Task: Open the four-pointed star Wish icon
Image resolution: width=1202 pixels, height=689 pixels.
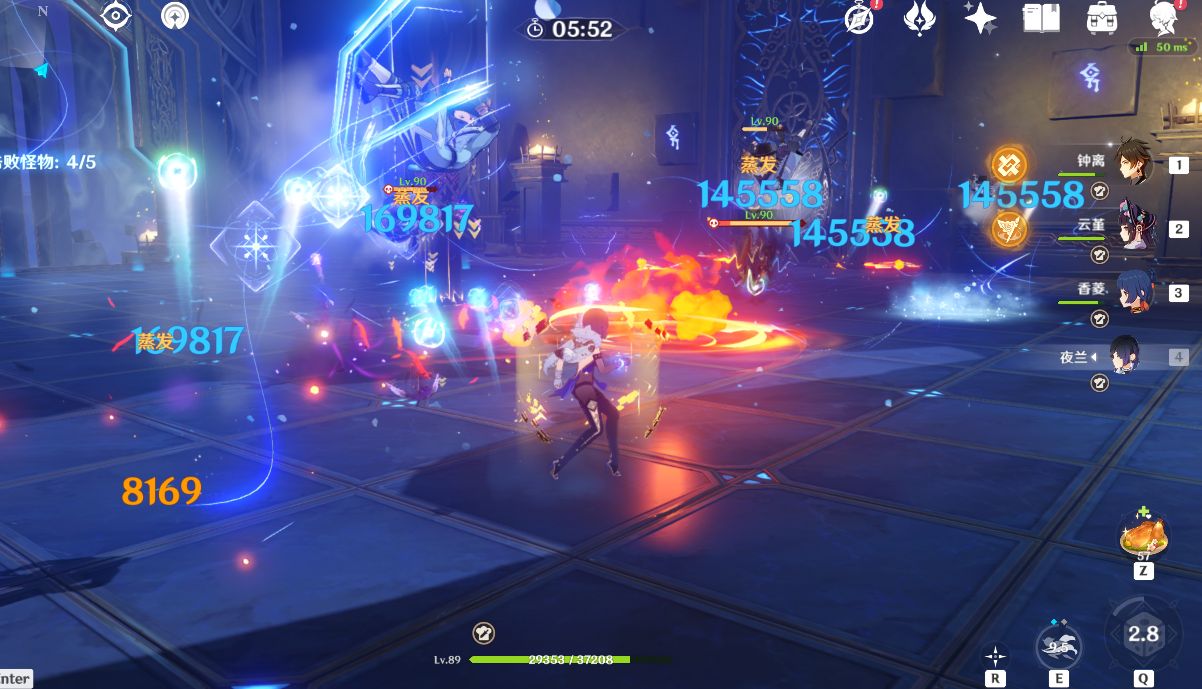Action: pos(979,18)
